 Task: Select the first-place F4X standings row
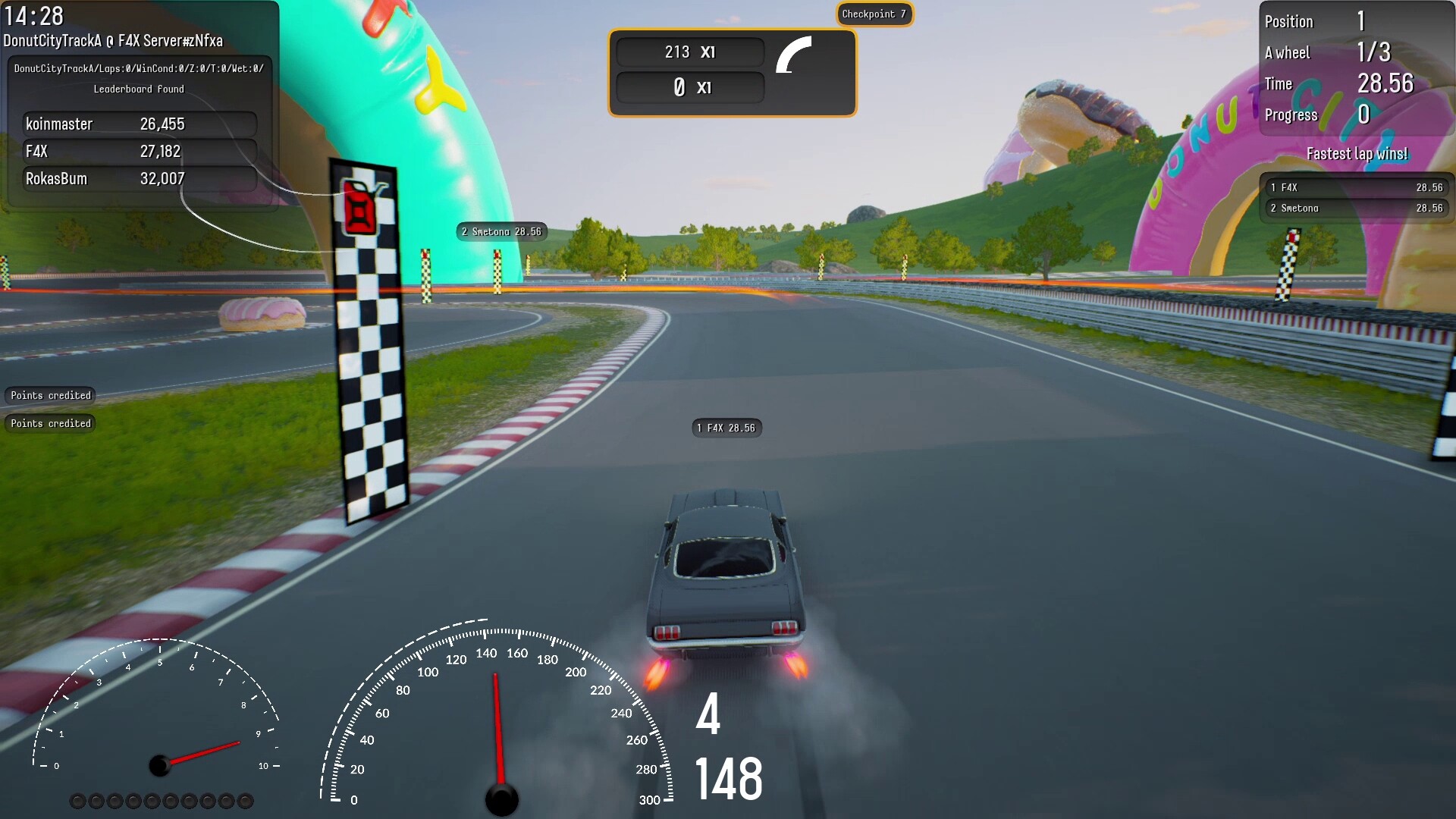(1356, 187)
